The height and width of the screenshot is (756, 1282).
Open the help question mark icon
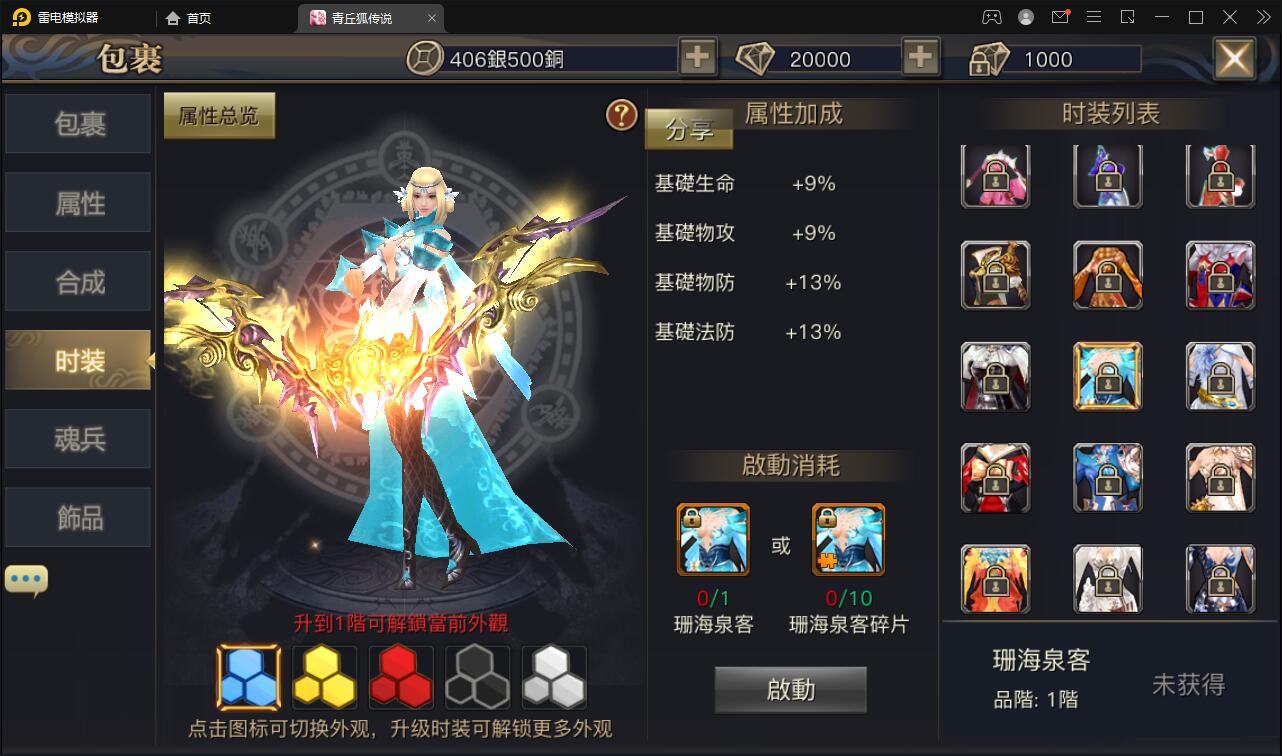point(622,115)
